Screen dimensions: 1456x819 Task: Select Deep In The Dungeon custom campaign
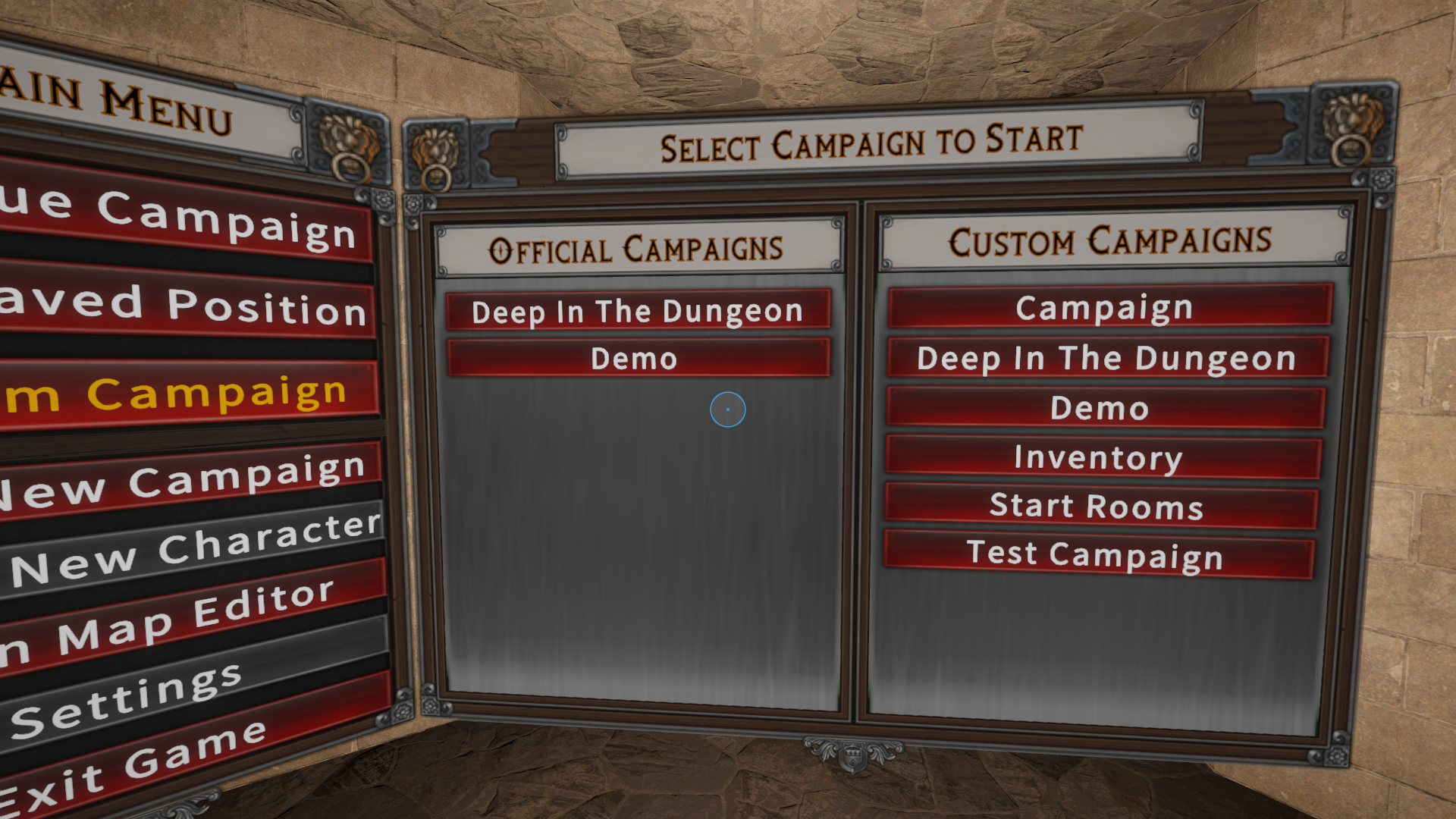[x=1106, y=358]
